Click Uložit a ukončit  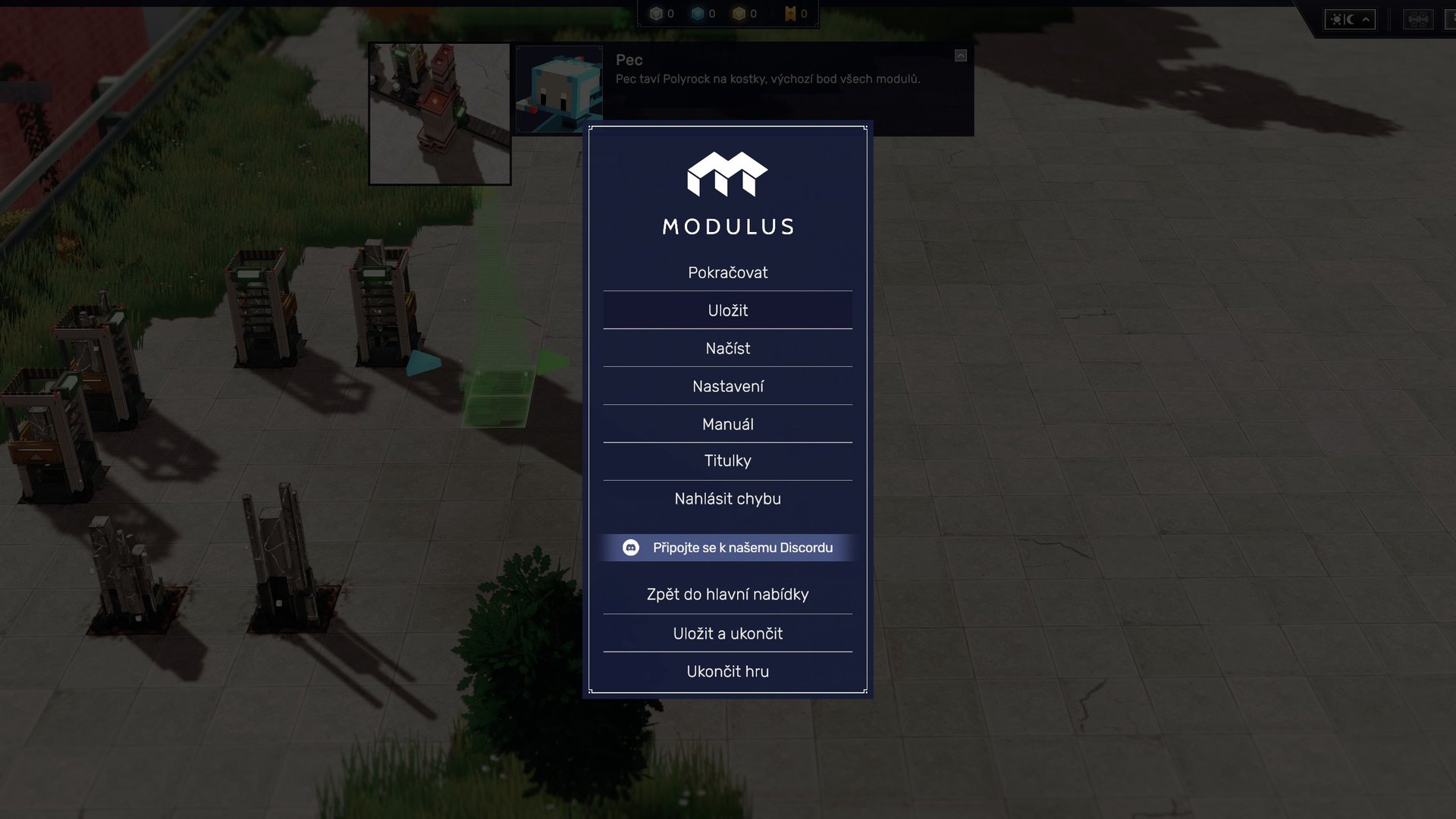727,633
